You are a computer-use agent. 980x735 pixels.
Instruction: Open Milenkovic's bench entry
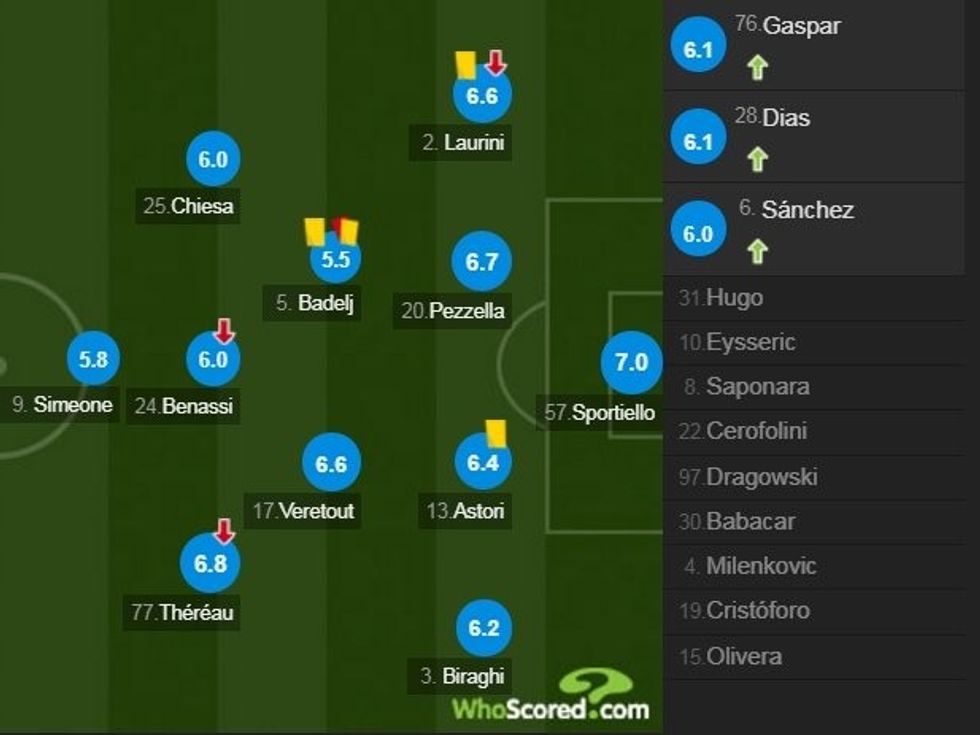point(761,566)
